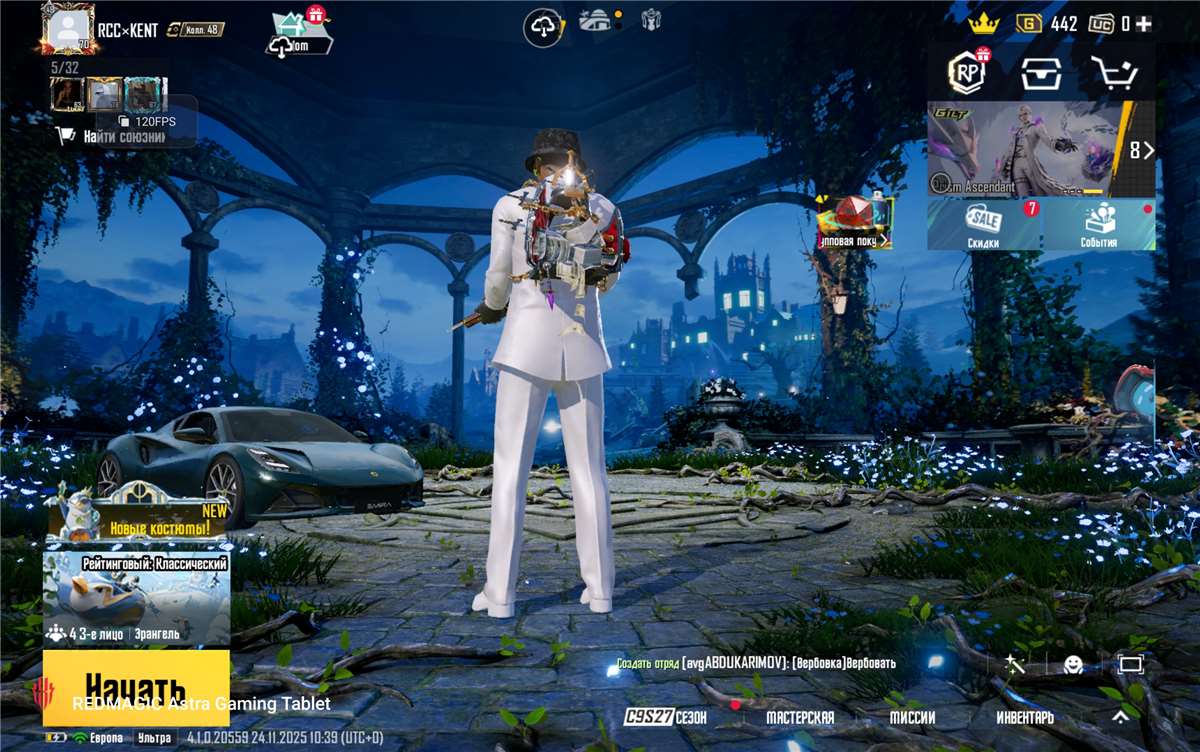Go to the Мастерская workshop
Image resolution: width=1200 pixels, height=752 pixels.
click(800, 718)
